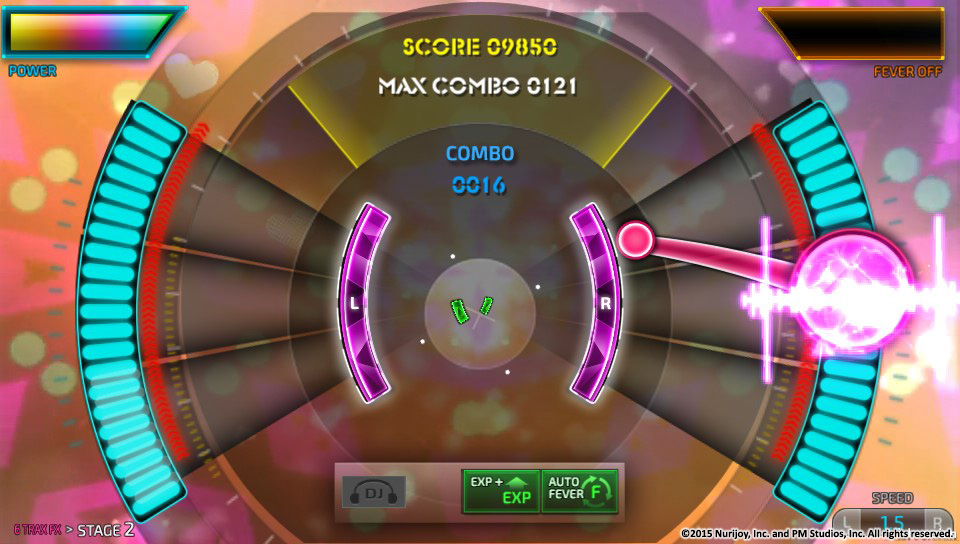Viewport: 960px width, 544px height.
Task: Increase speed with the R button
Action: coord(936,521)
